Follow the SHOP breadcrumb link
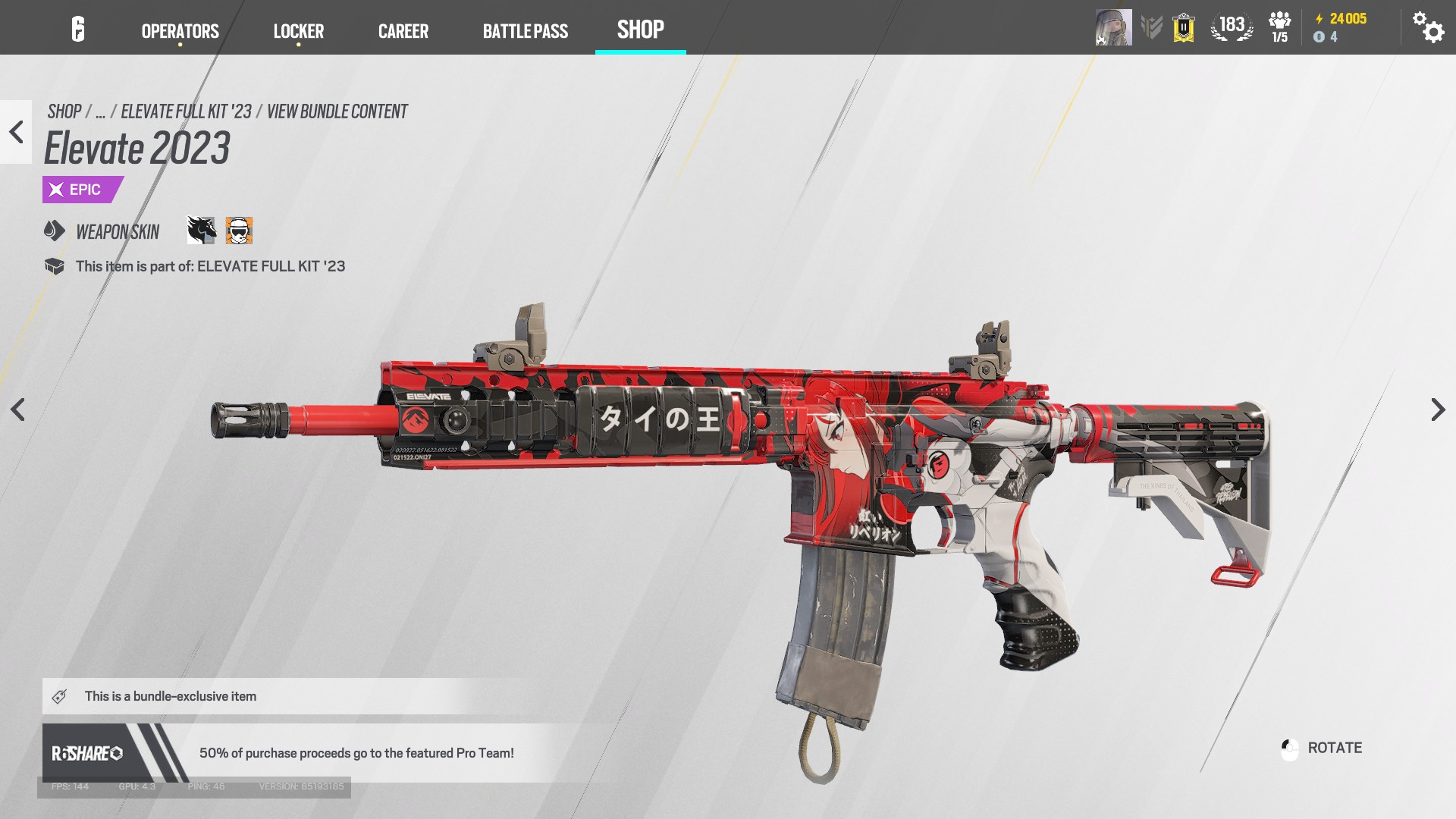1456x819 pixels. [64, 111]
